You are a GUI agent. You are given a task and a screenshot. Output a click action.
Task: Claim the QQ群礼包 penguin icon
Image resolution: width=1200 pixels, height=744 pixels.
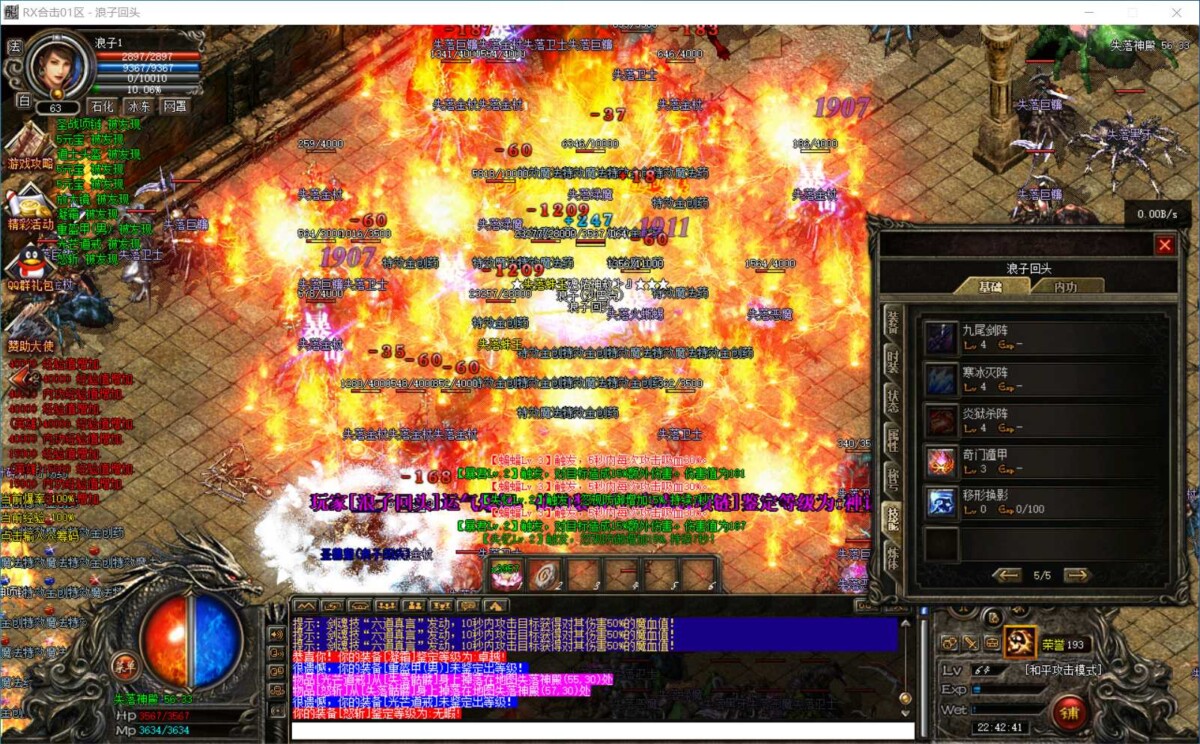coord(30,263)
